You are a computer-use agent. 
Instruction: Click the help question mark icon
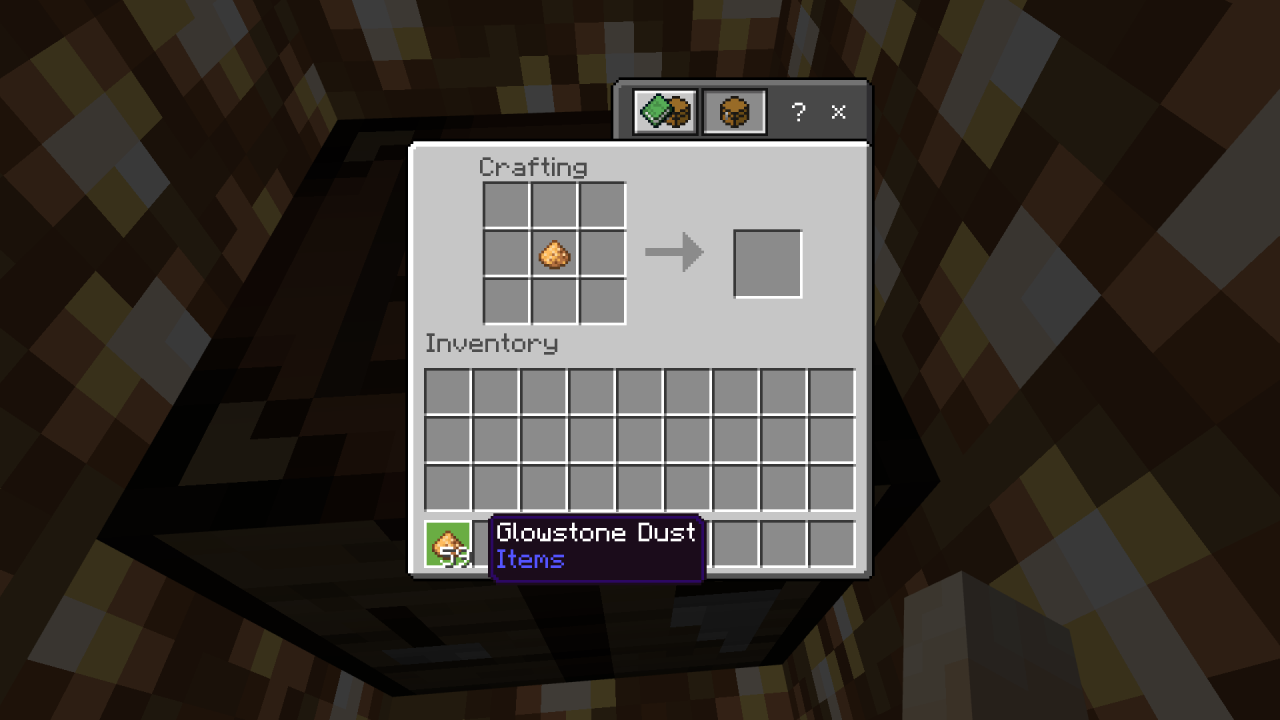pyautogui.click(x=797, y=112)
